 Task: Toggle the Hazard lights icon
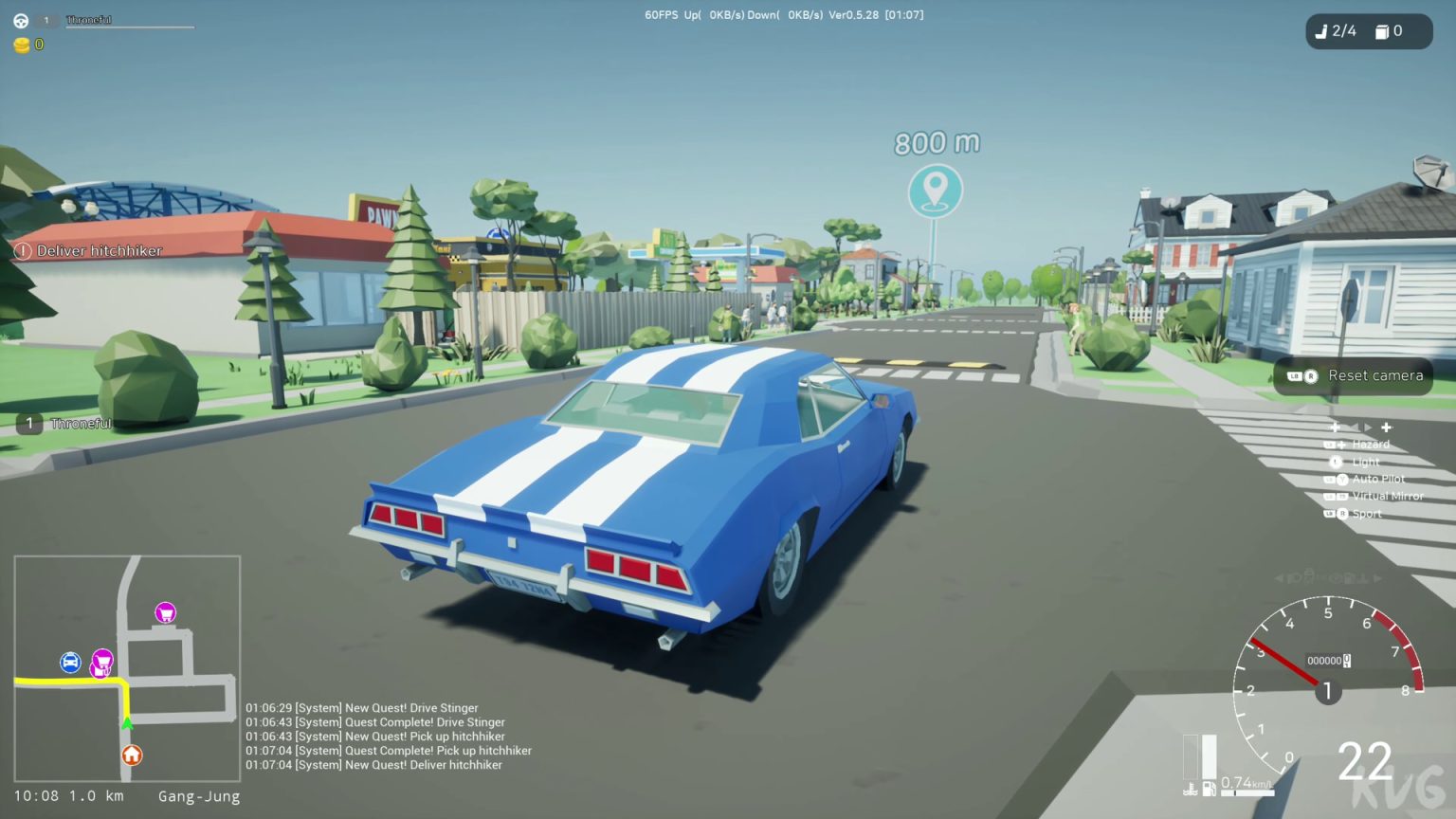pyautogui.click(x=1342, y=445)
